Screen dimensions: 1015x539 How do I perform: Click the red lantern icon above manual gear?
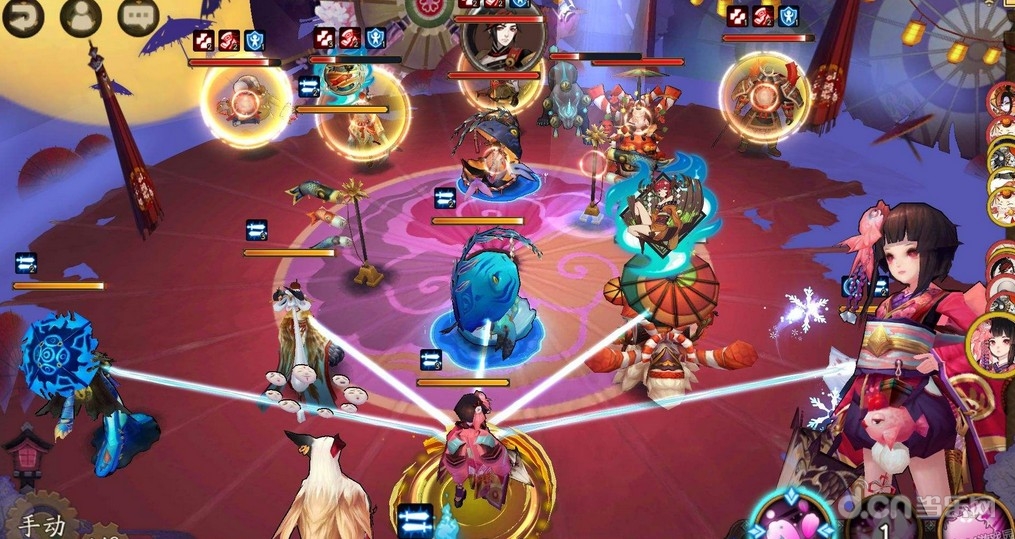coord(26,455)
